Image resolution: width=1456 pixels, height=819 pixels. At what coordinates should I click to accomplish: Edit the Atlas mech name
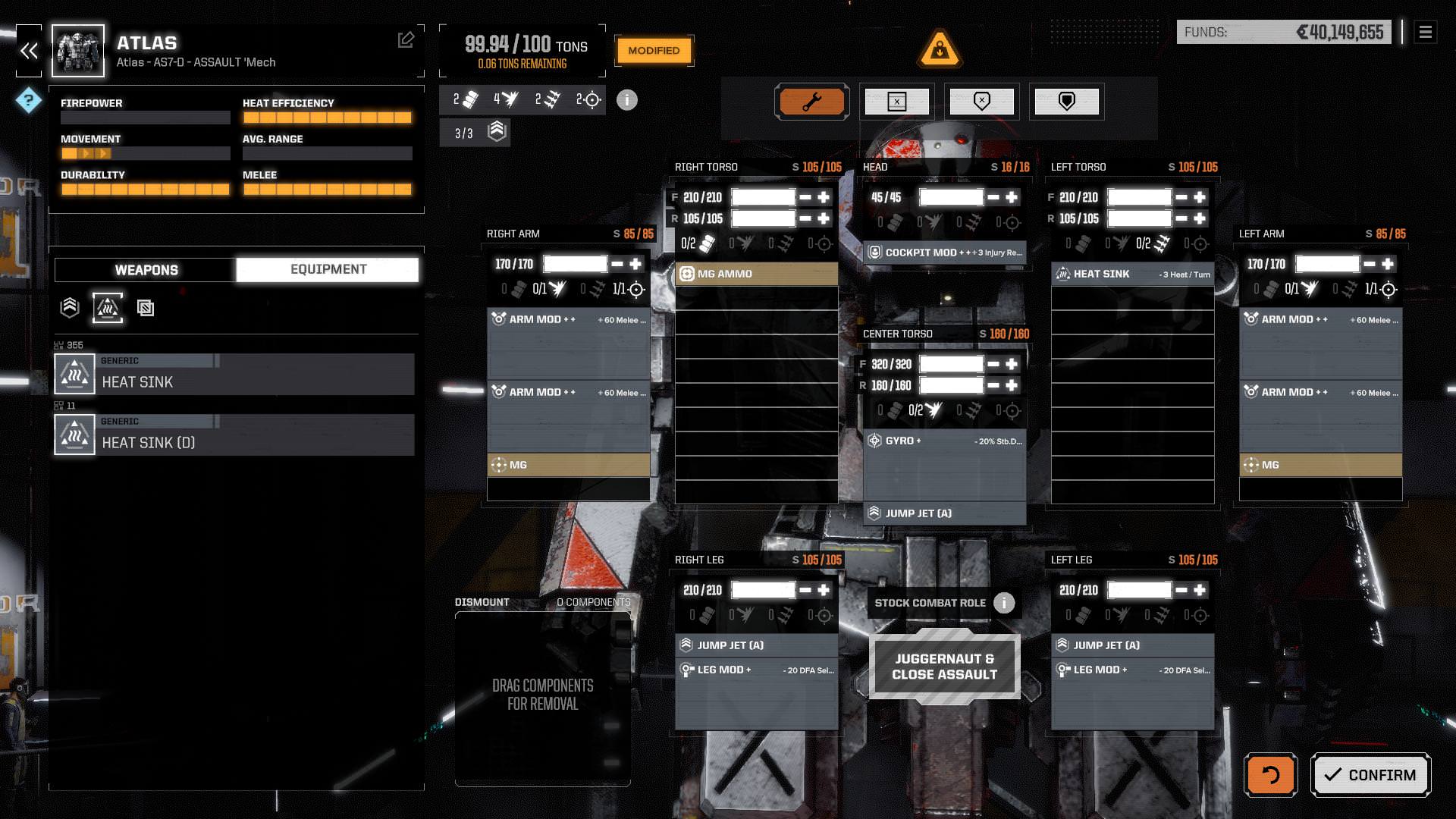point(406,39)
